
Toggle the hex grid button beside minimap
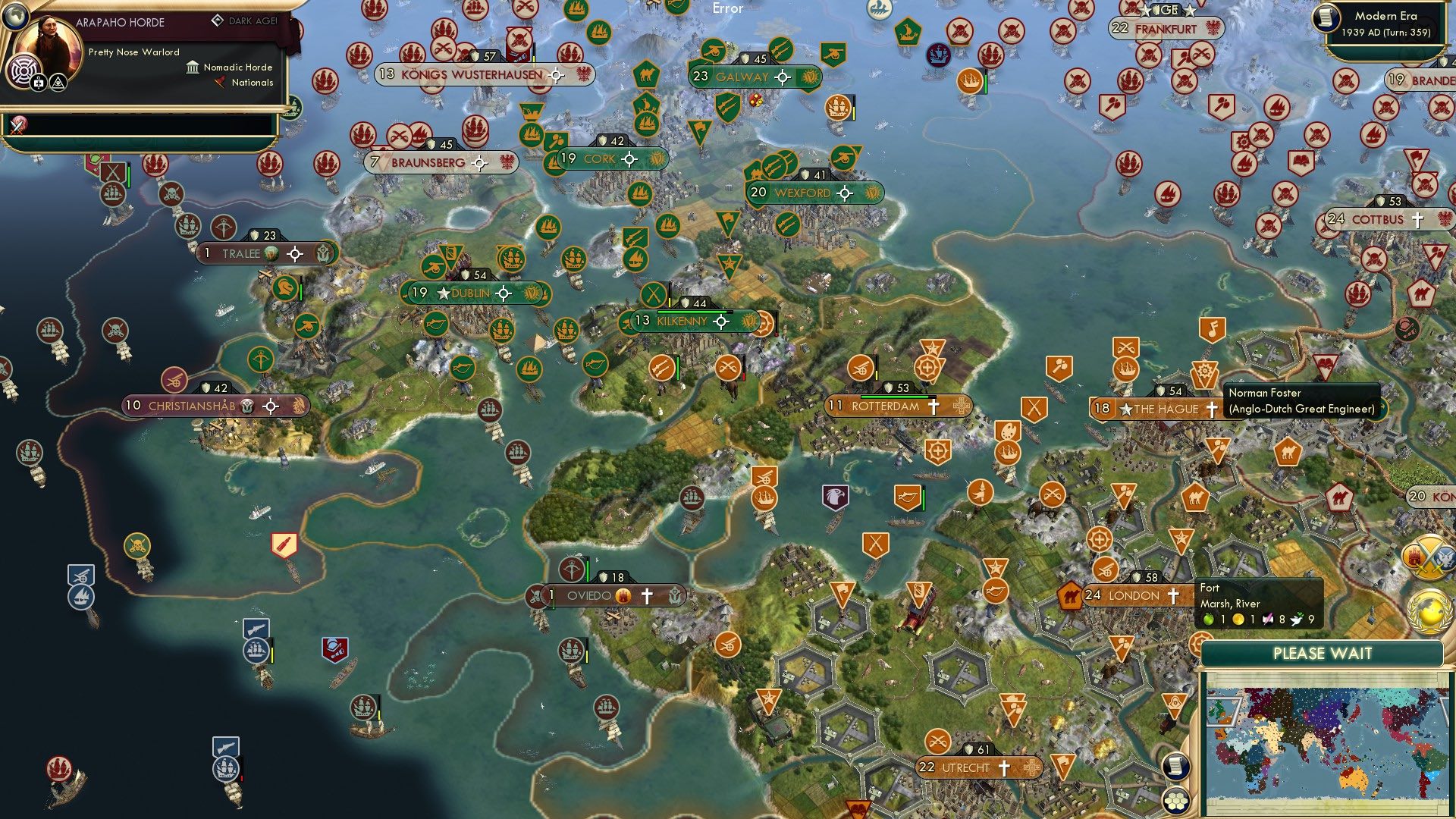[x=1175, y=800]
